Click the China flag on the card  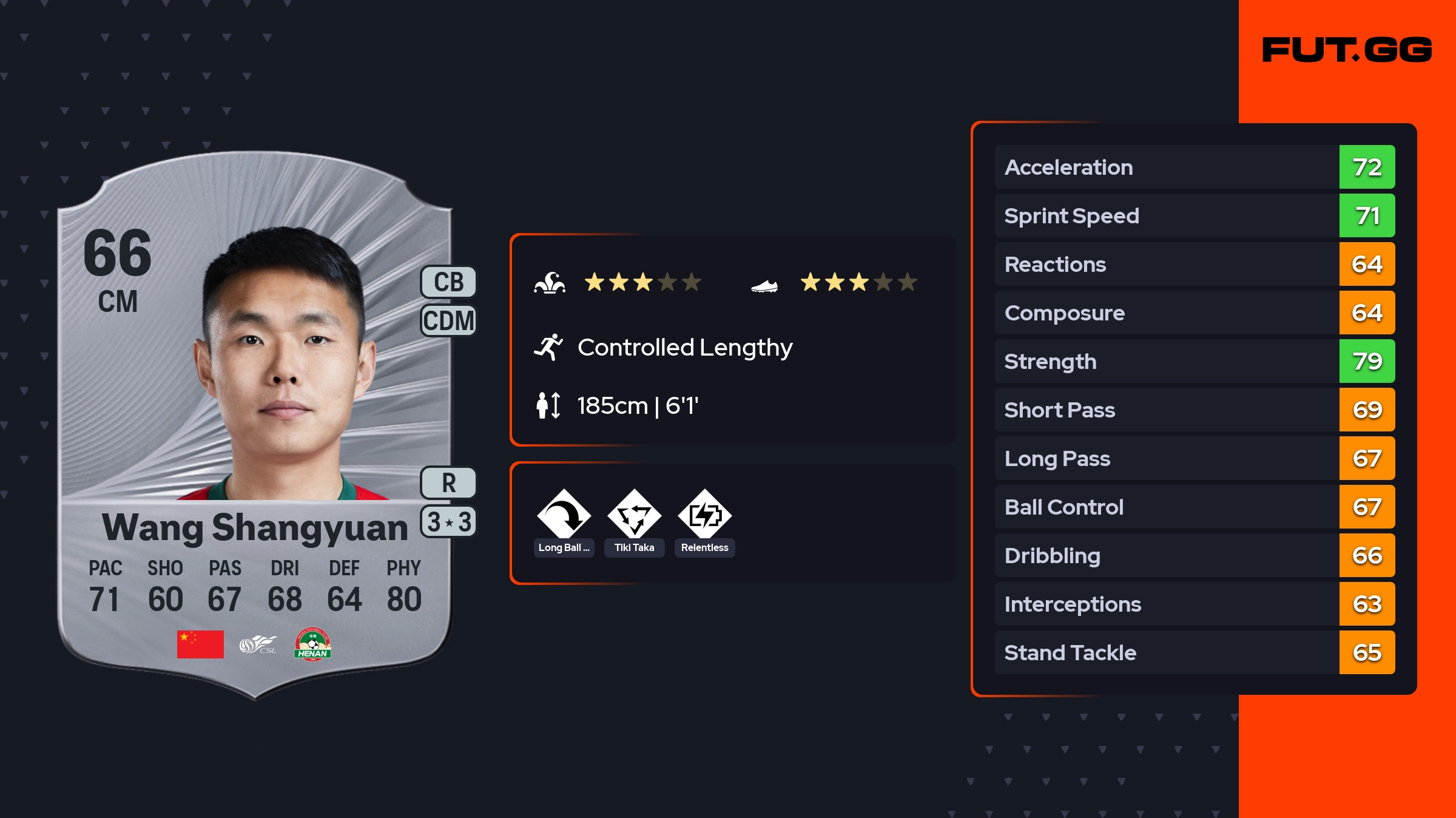(200, 644)
